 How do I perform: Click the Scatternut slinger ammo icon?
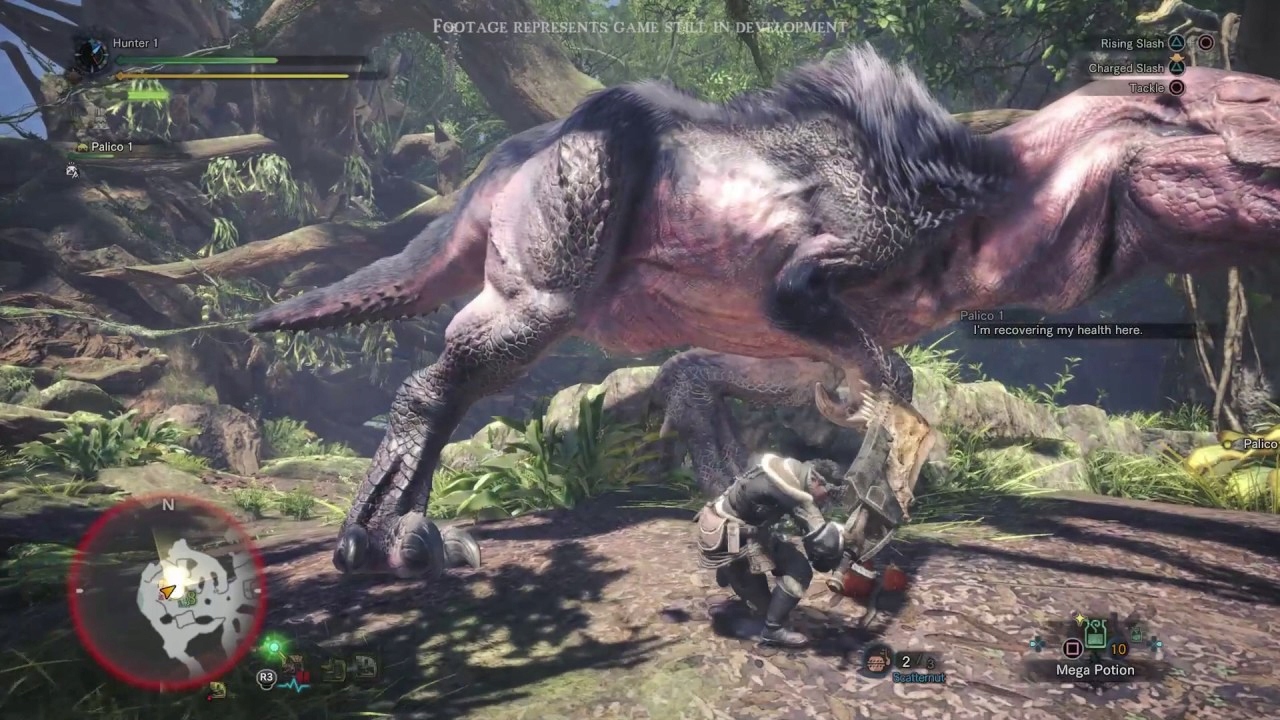click(880, 661)
